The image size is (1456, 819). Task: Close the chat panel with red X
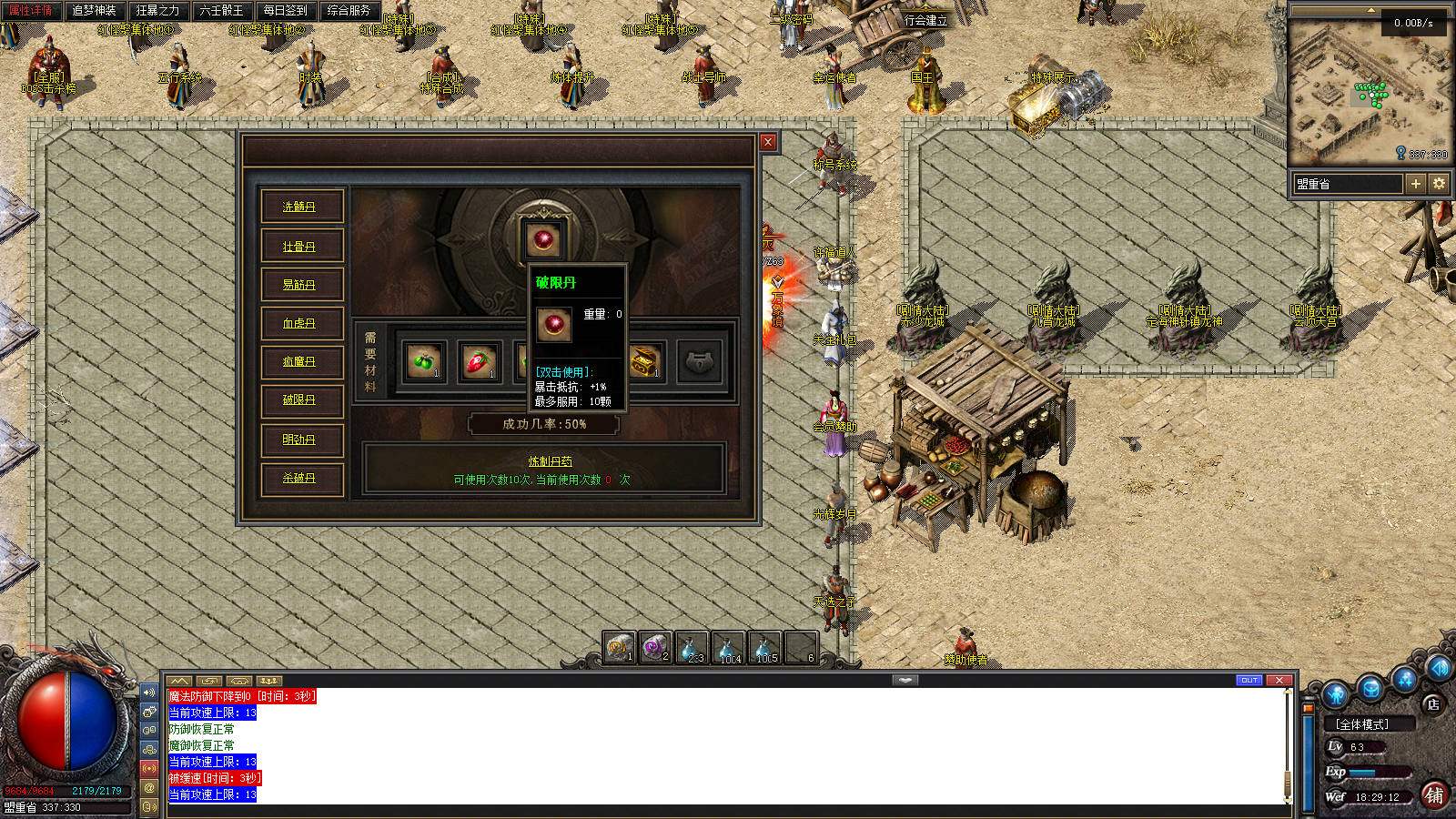[1279, 680]
